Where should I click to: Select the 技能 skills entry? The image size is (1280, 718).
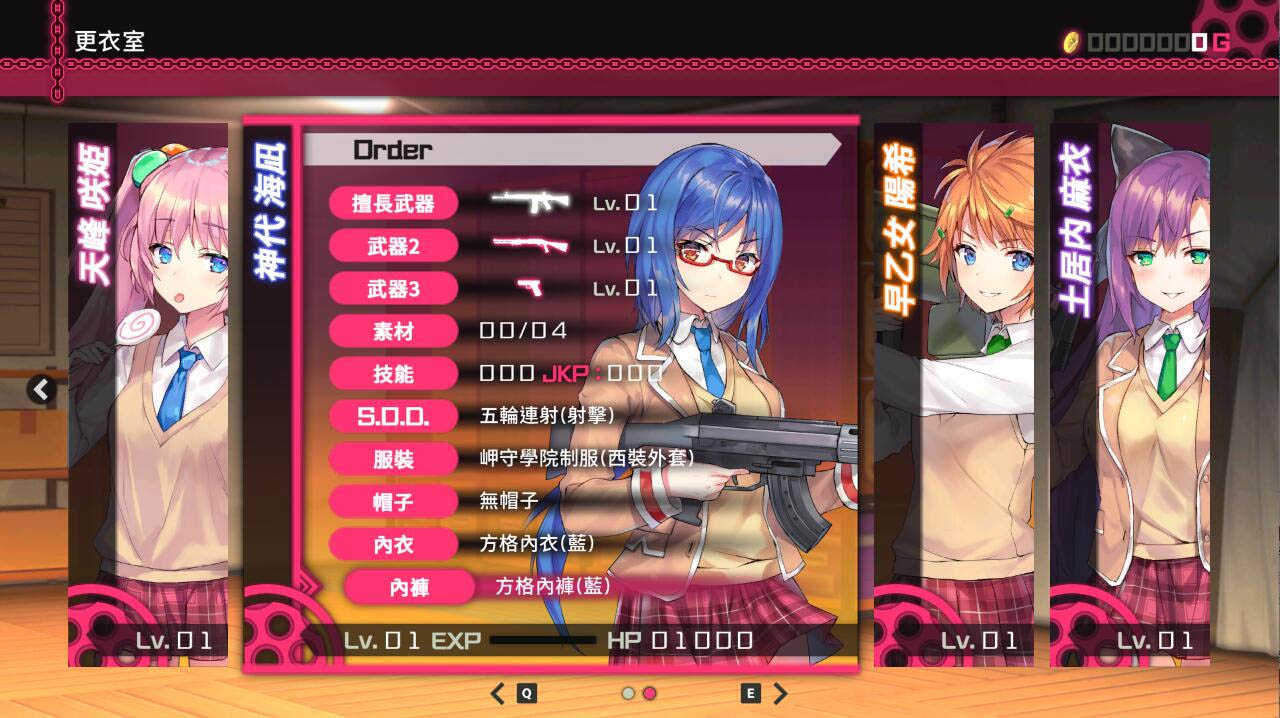pyautogui.click(x=394, y=374)
